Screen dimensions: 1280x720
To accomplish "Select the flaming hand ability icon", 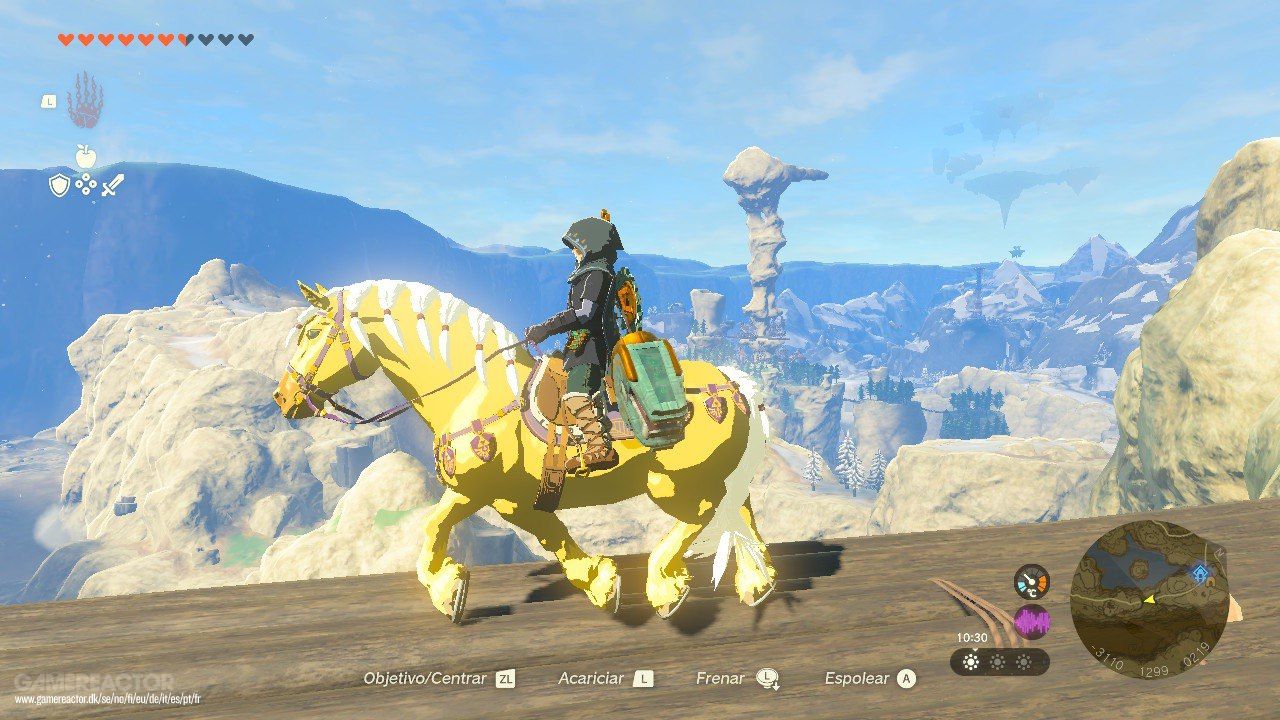I will tap(85, 100).
